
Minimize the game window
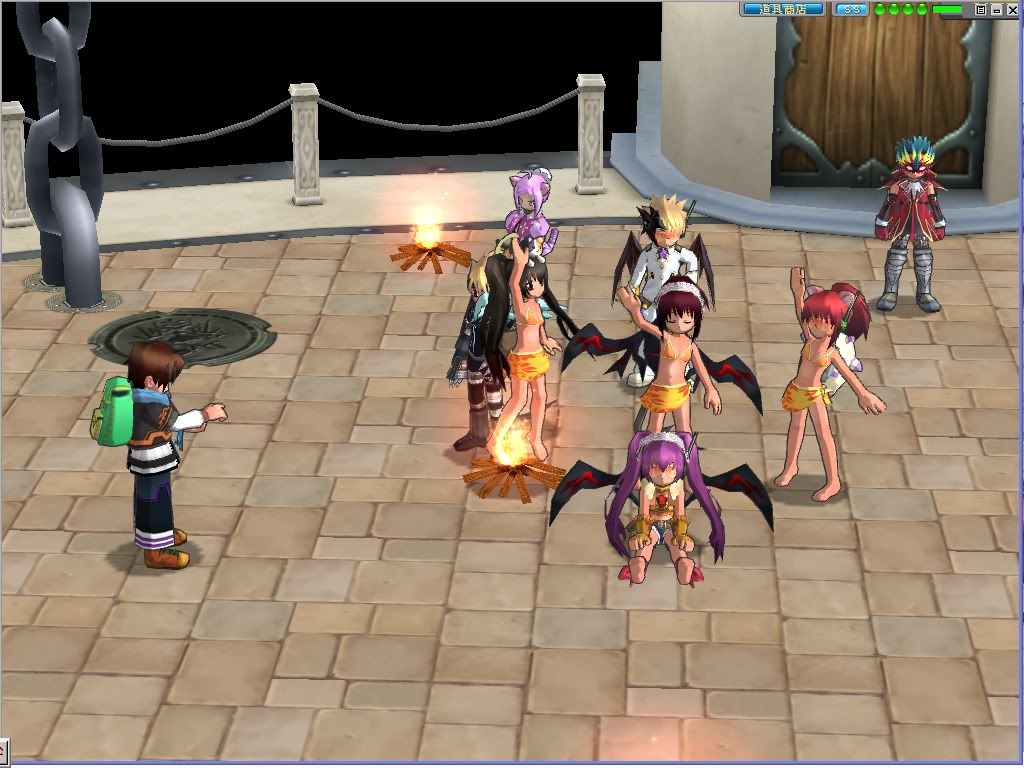[996, 9]
